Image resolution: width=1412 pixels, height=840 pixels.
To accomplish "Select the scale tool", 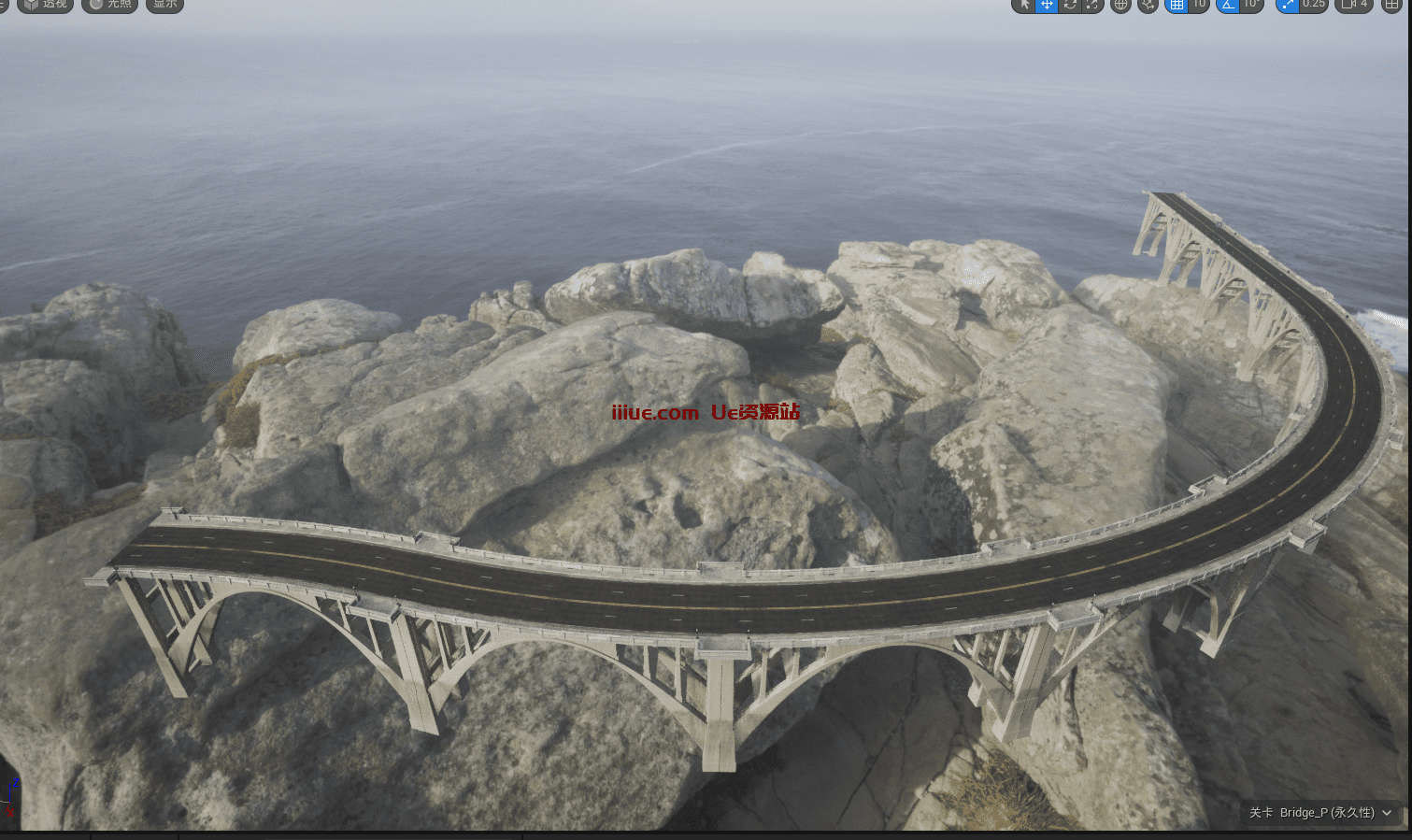I will click(1092, 5).
